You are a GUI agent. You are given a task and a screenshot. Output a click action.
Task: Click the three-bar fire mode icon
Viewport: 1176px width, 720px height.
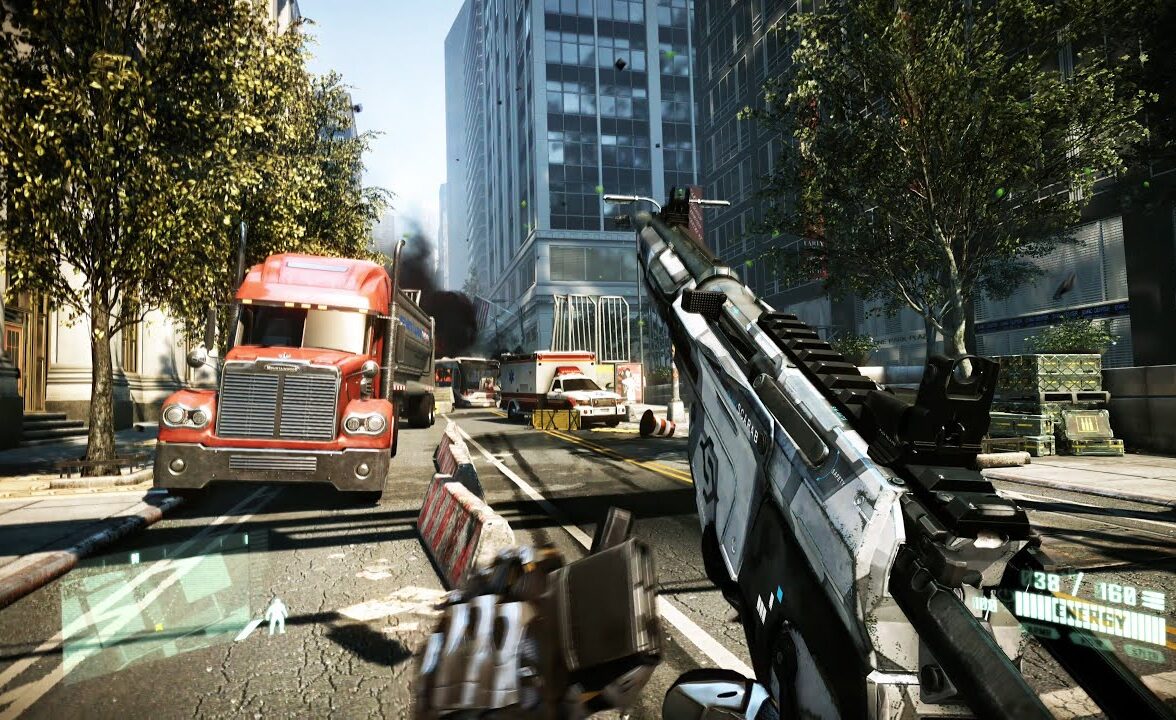(x=1152, y=599)
